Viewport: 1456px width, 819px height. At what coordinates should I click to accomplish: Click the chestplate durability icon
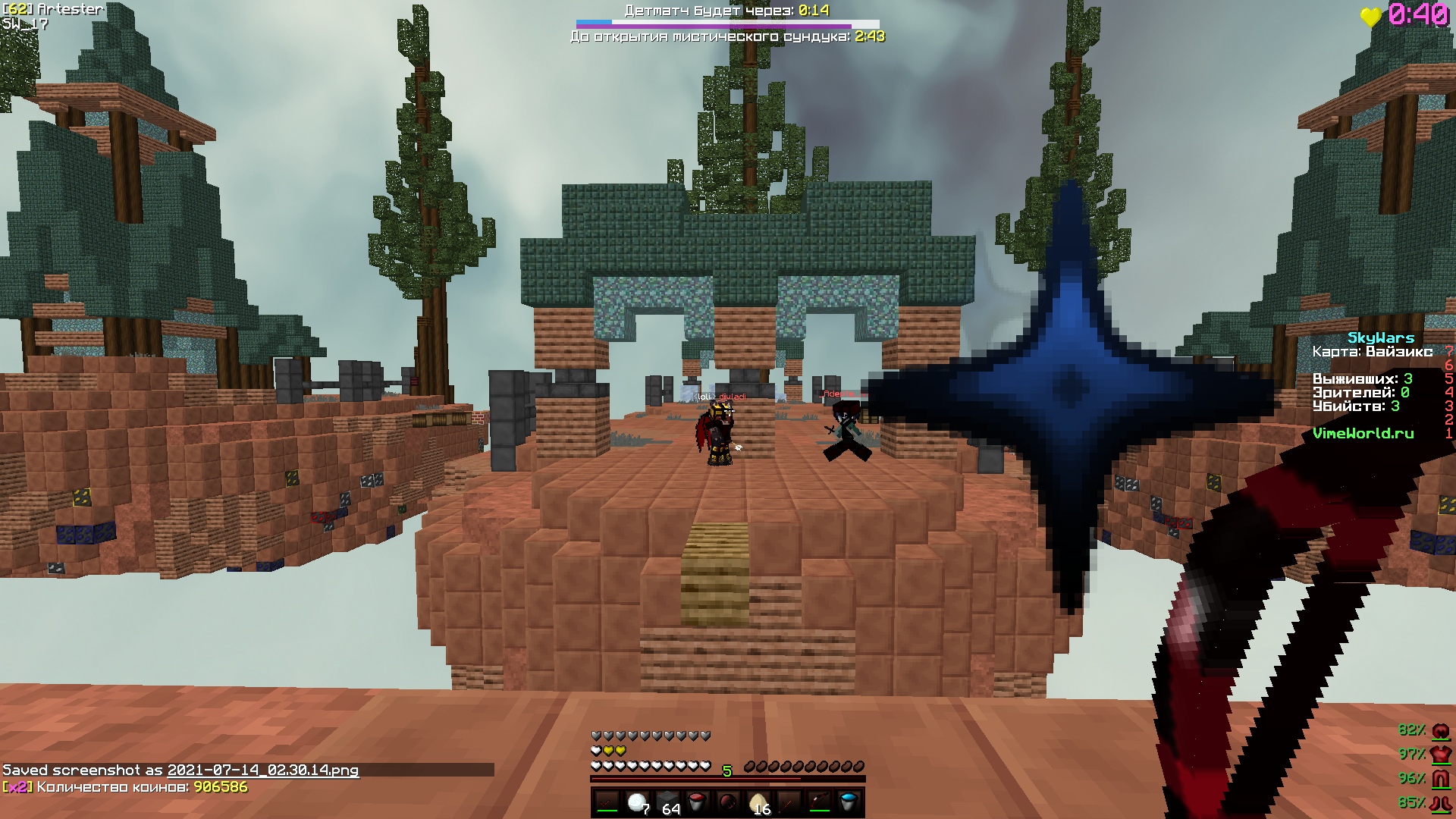click(1439, 755)
